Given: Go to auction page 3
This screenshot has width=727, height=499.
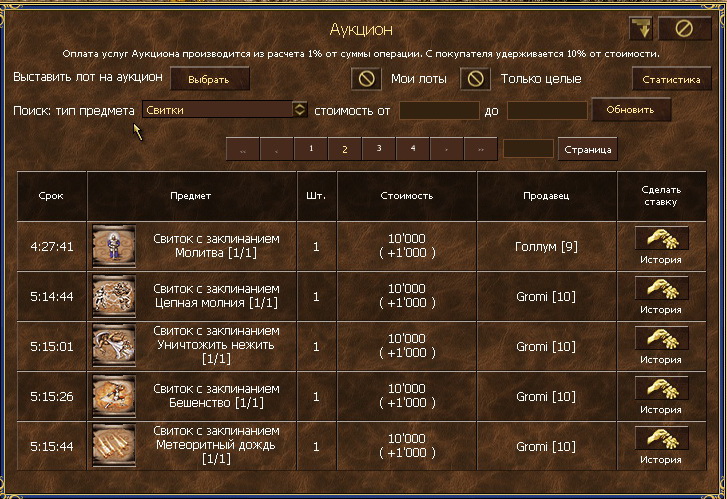Looking at the screenshot, I should click(378, 149).
